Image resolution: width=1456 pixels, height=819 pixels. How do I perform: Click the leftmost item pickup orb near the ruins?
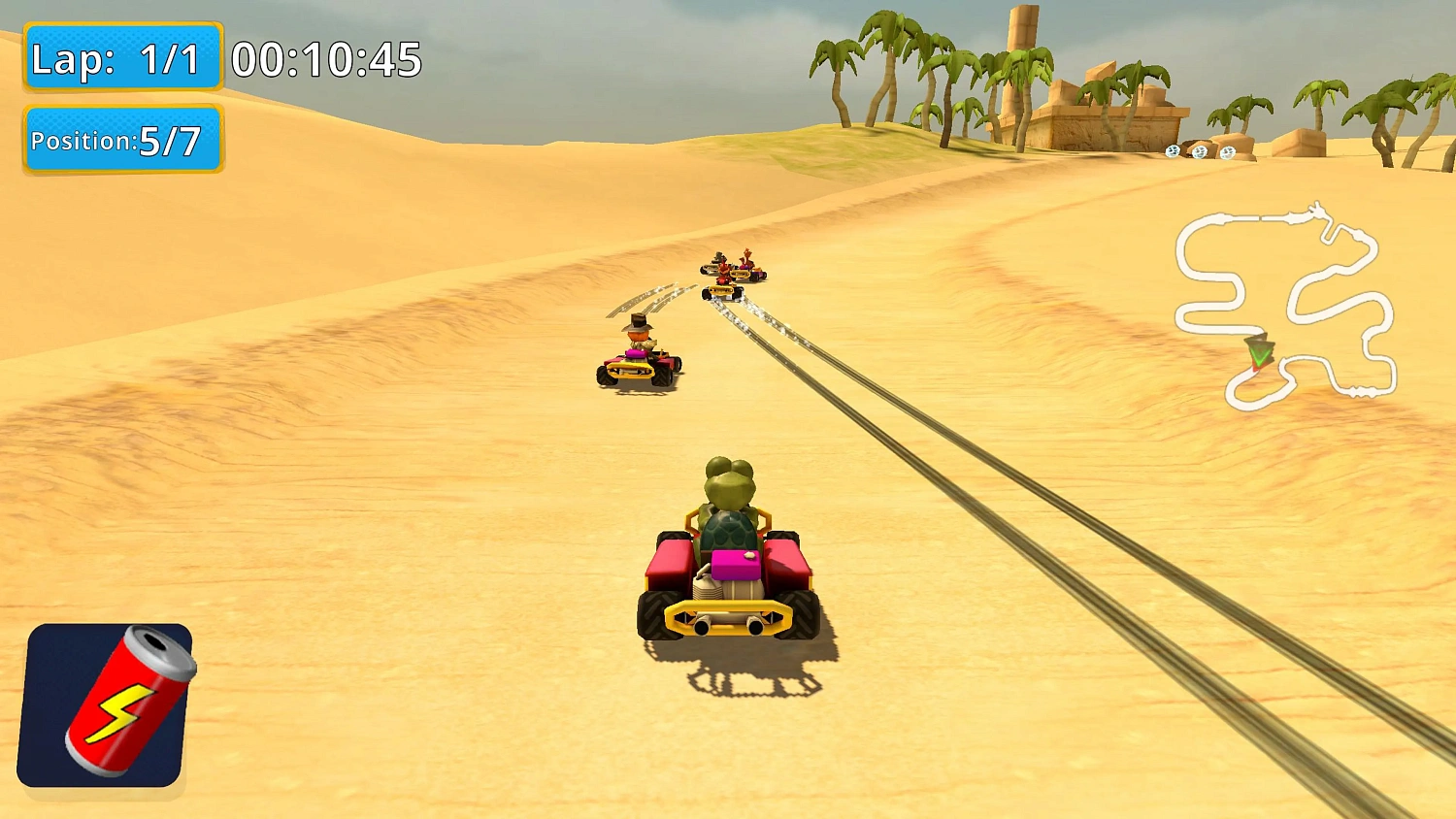click(1173, 152)
